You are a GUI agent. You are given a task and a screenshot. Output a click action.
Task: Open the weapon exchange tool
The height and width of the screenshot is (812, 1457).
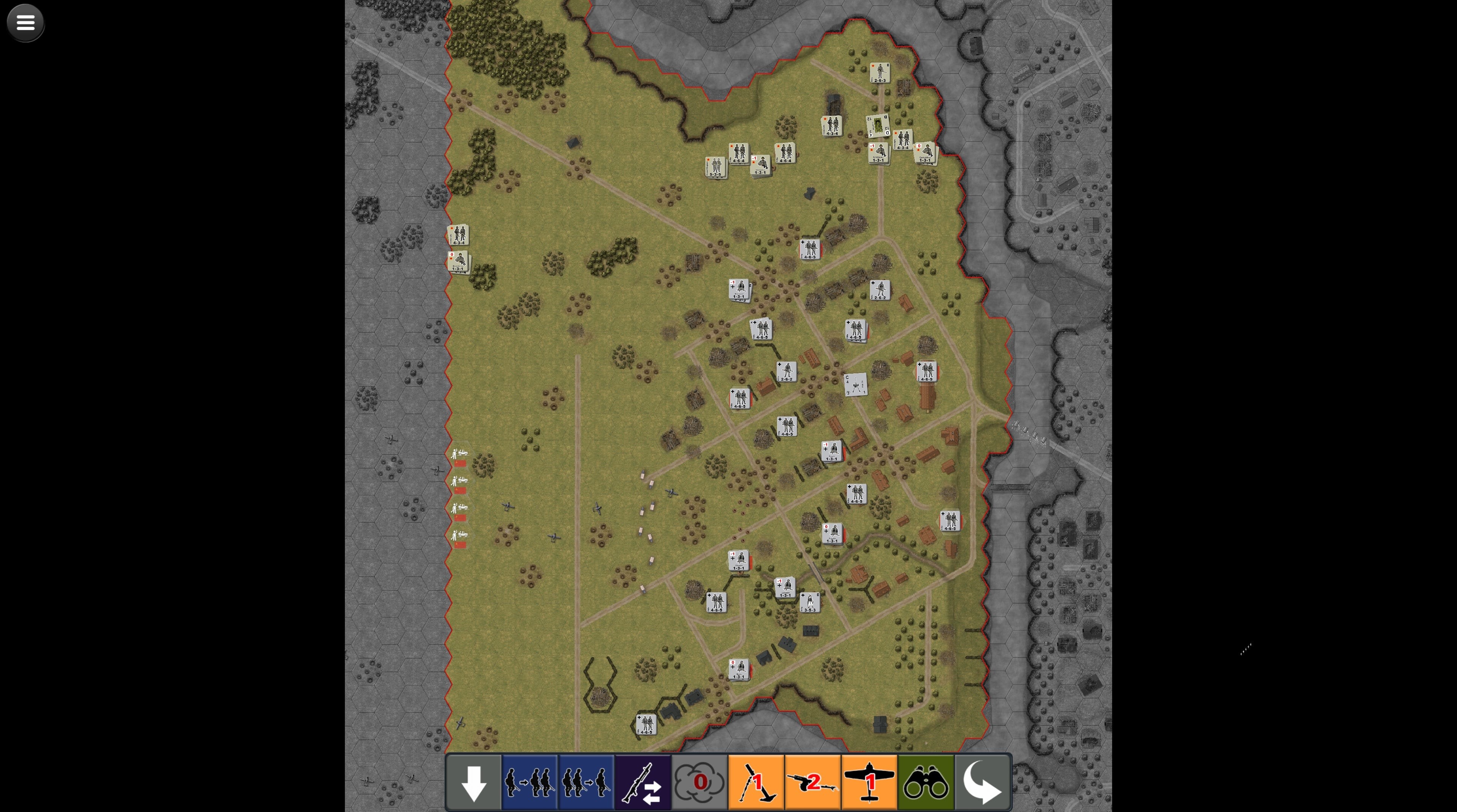[x=643, y=782]
